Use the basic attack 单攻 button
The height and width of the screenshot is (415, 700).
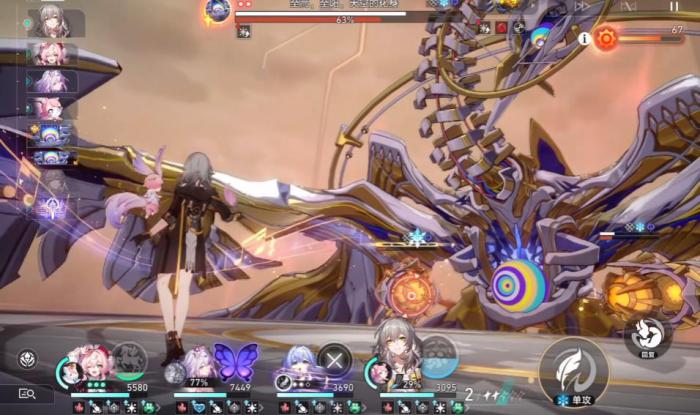[x=574, y=371]
